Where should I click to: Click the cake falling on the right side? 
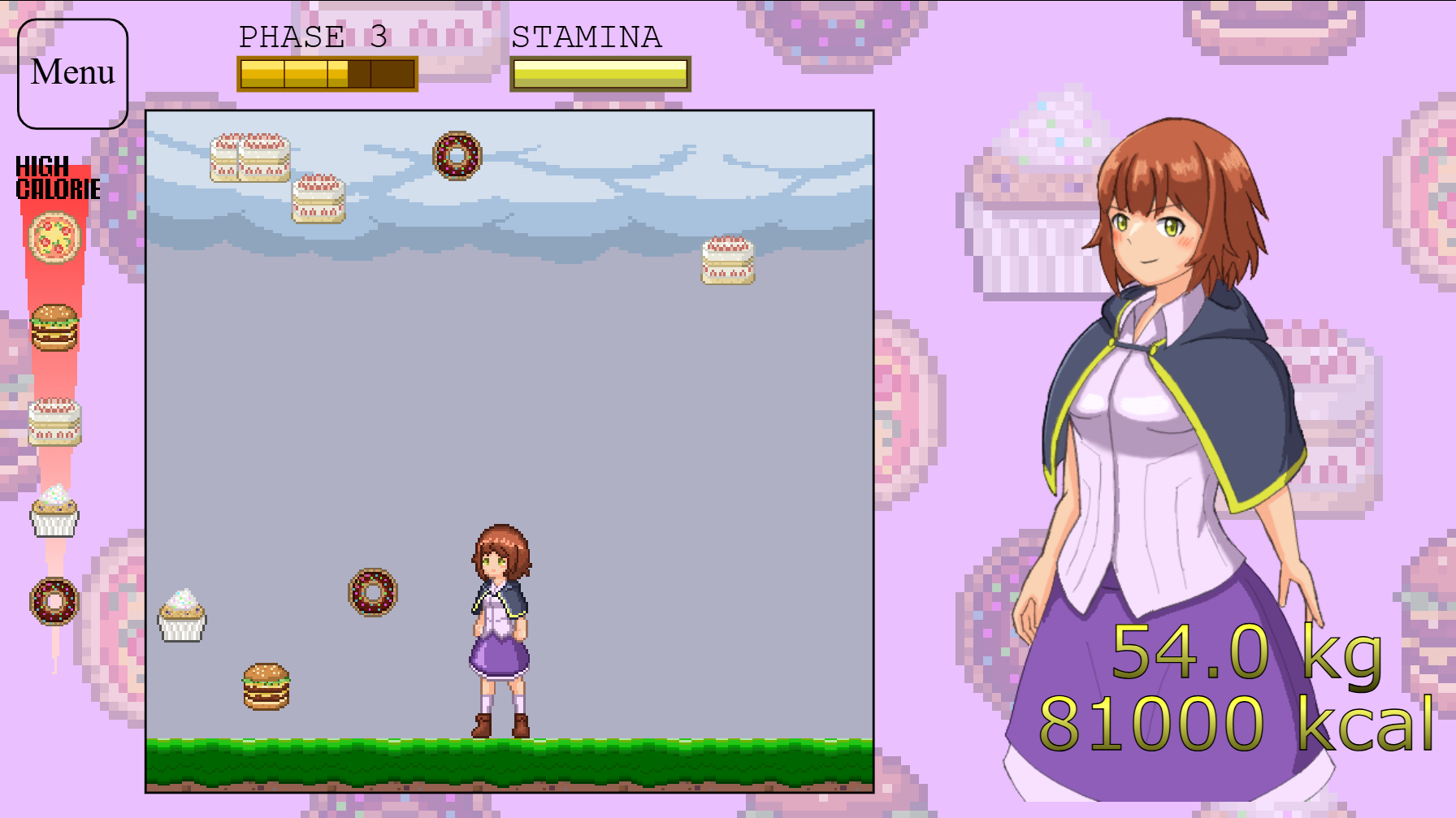pos(727,260)
